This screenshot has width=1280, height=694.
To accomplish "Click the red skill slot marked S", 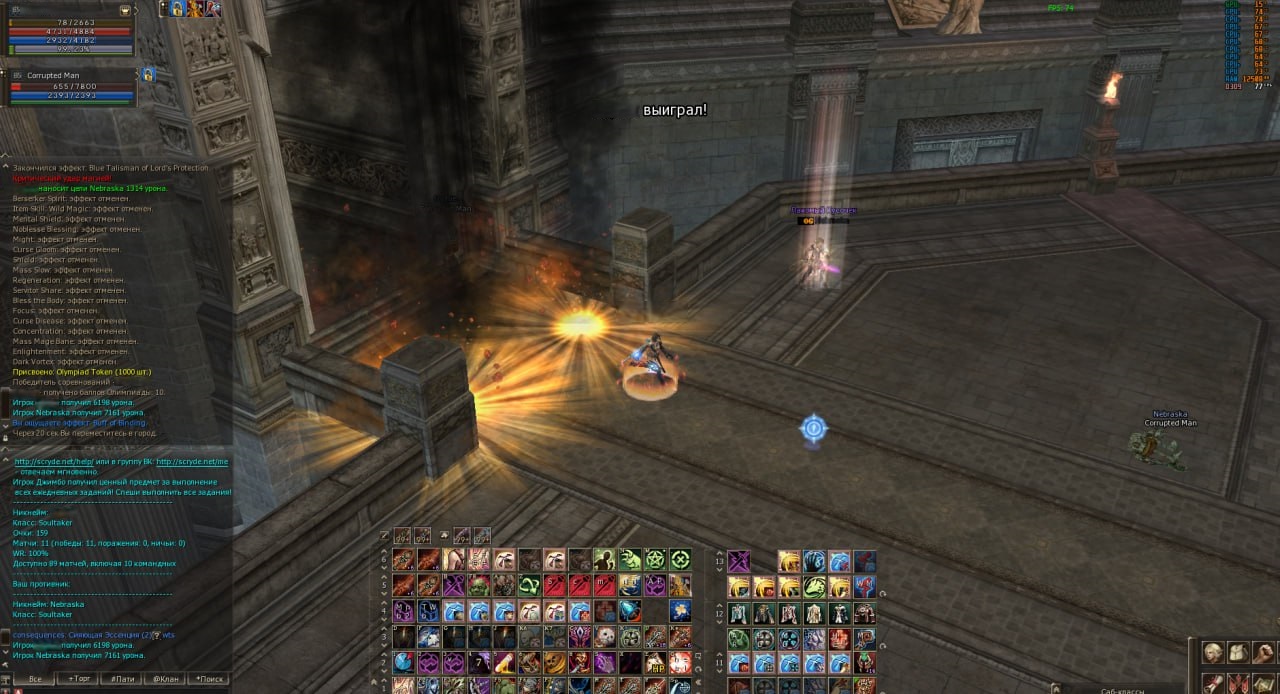I will [x=553, y=585].
